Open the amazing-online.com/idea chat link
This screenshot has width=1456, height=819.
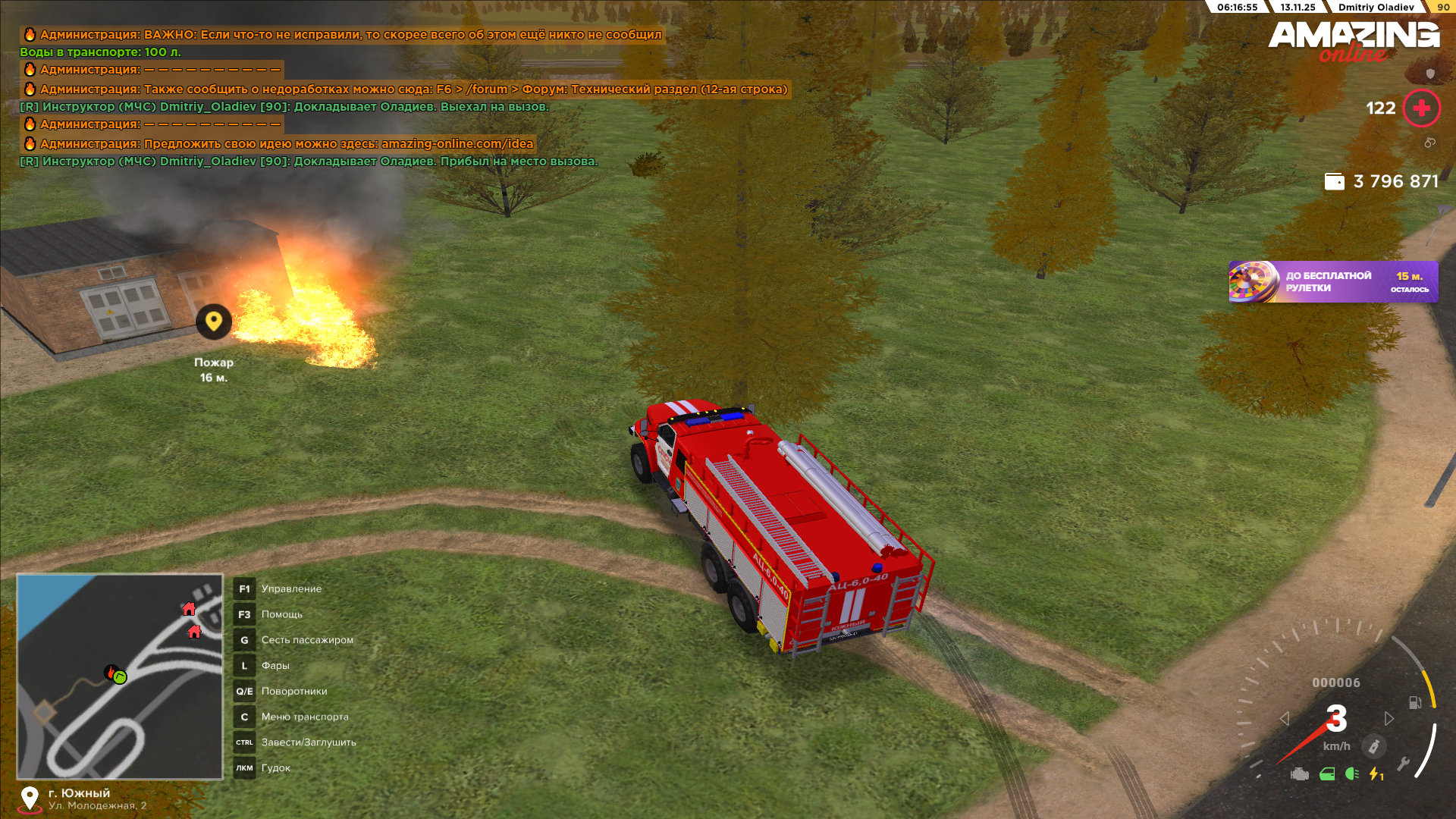pos(457,143)
